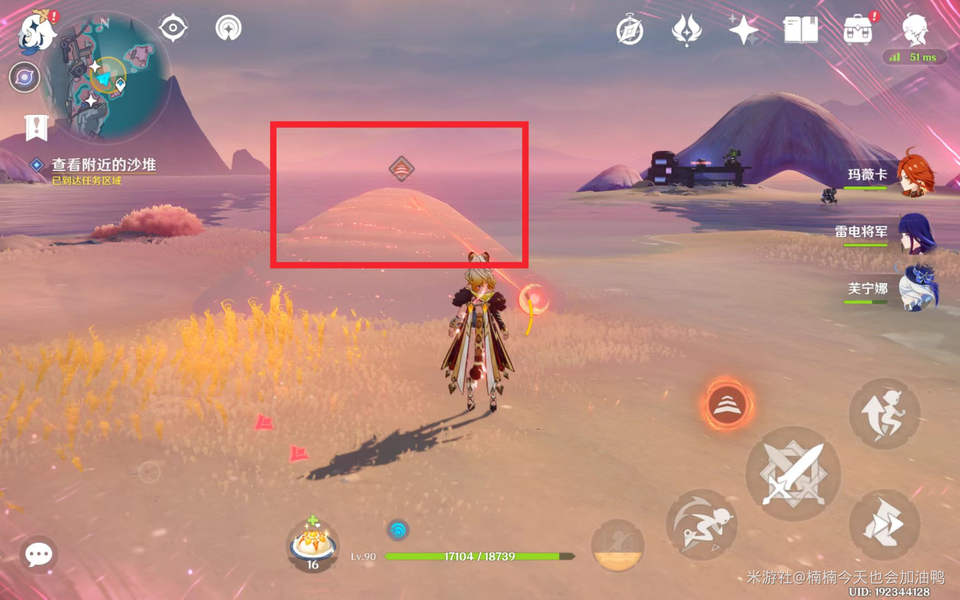Viewport: 960px width, 600px height.
Task: Open the compass events icon
Action: [628, 31]
